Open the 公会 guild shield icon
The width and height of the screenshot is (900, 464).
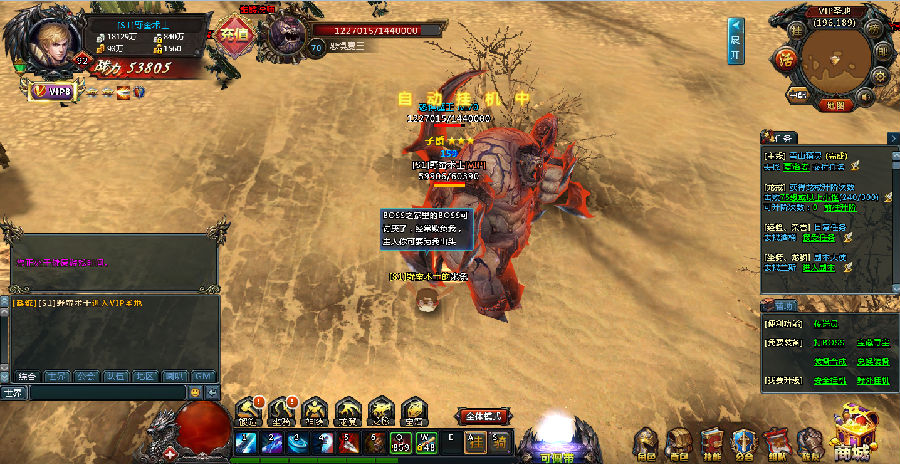[x=745, y=442]
